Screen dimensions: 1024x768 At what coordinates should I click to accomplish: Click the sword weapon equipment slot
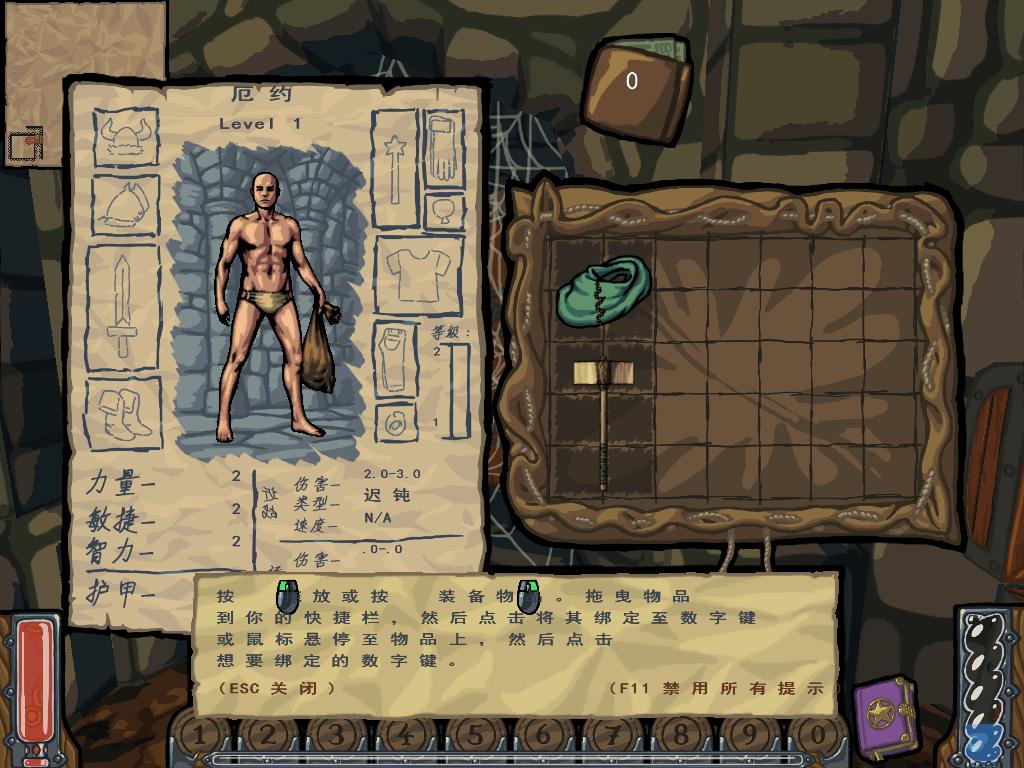pyautogui.click(x=122, y=305)
